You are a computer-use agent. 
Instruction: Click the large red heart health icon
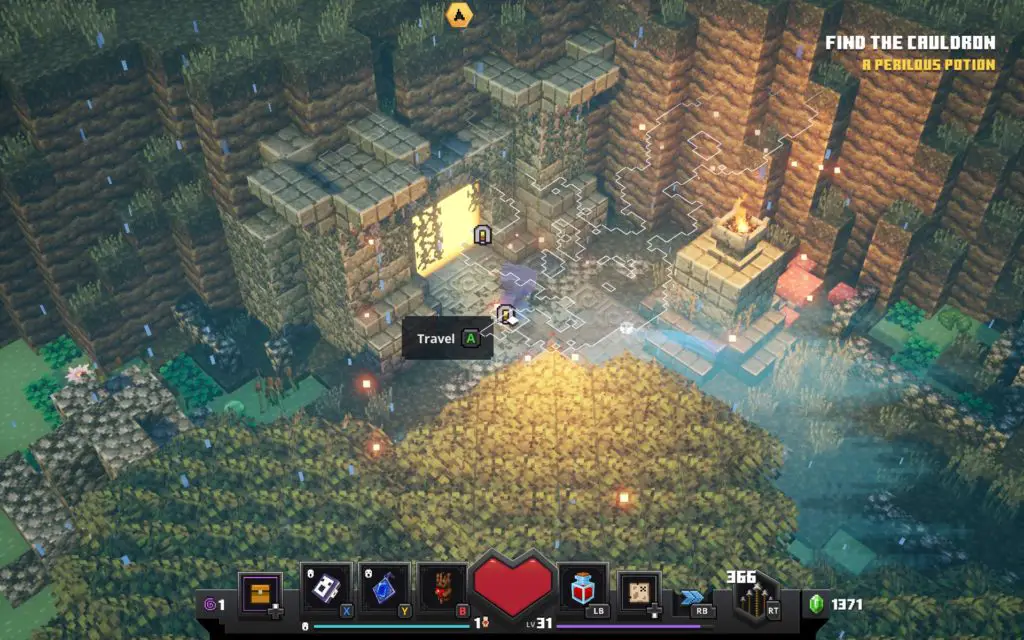(513, 584)
